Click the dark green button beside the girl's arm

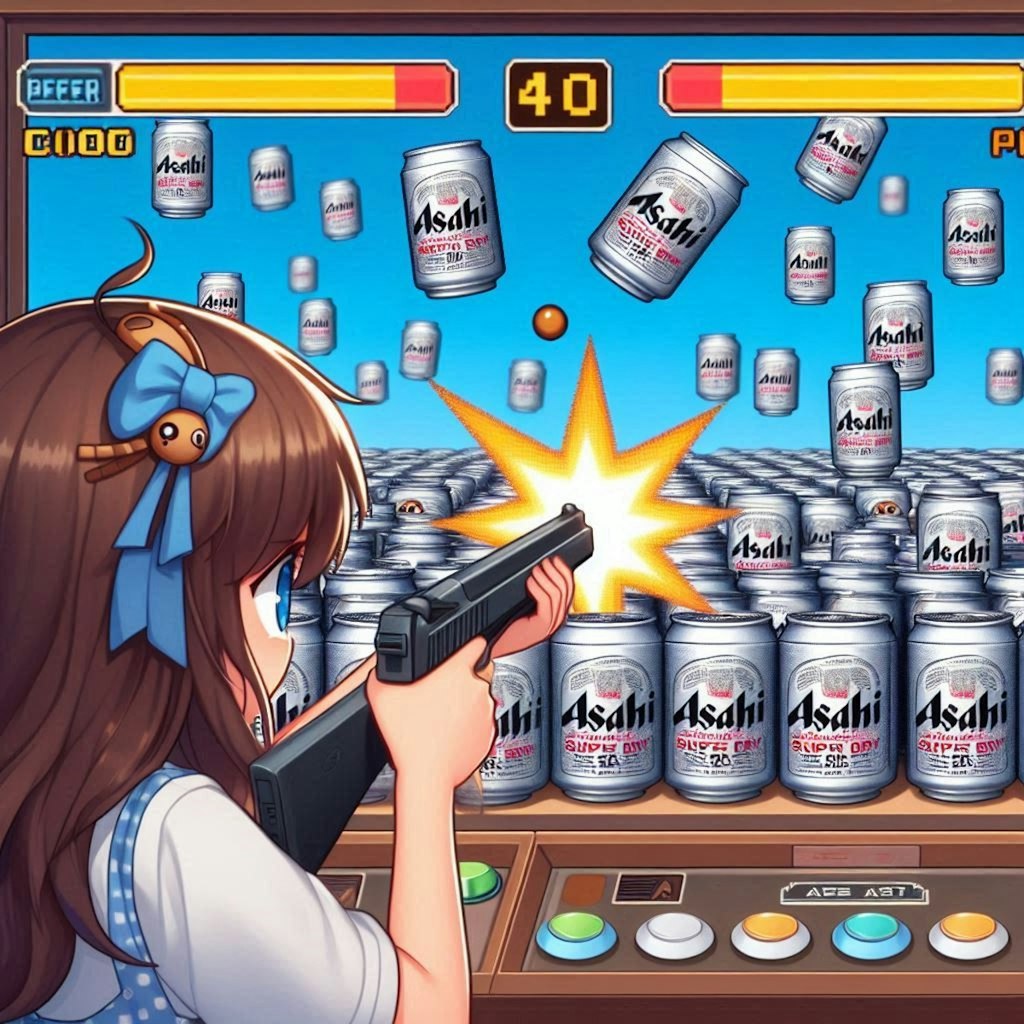(480, 881)
